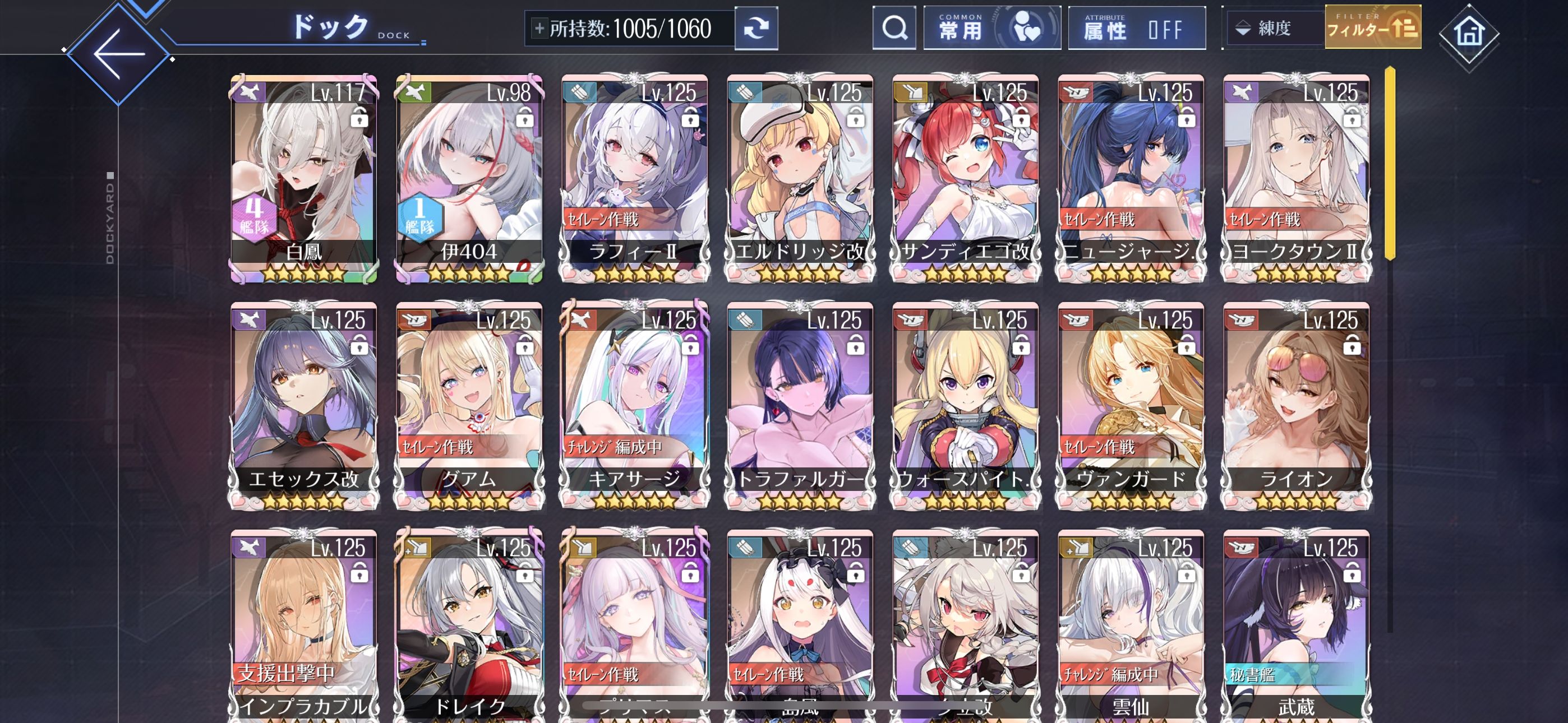Screen dimensions: 1568x723
Task: Pick the トラファルガー ship card
Action: pyautogui.click(x=800, y=406)
